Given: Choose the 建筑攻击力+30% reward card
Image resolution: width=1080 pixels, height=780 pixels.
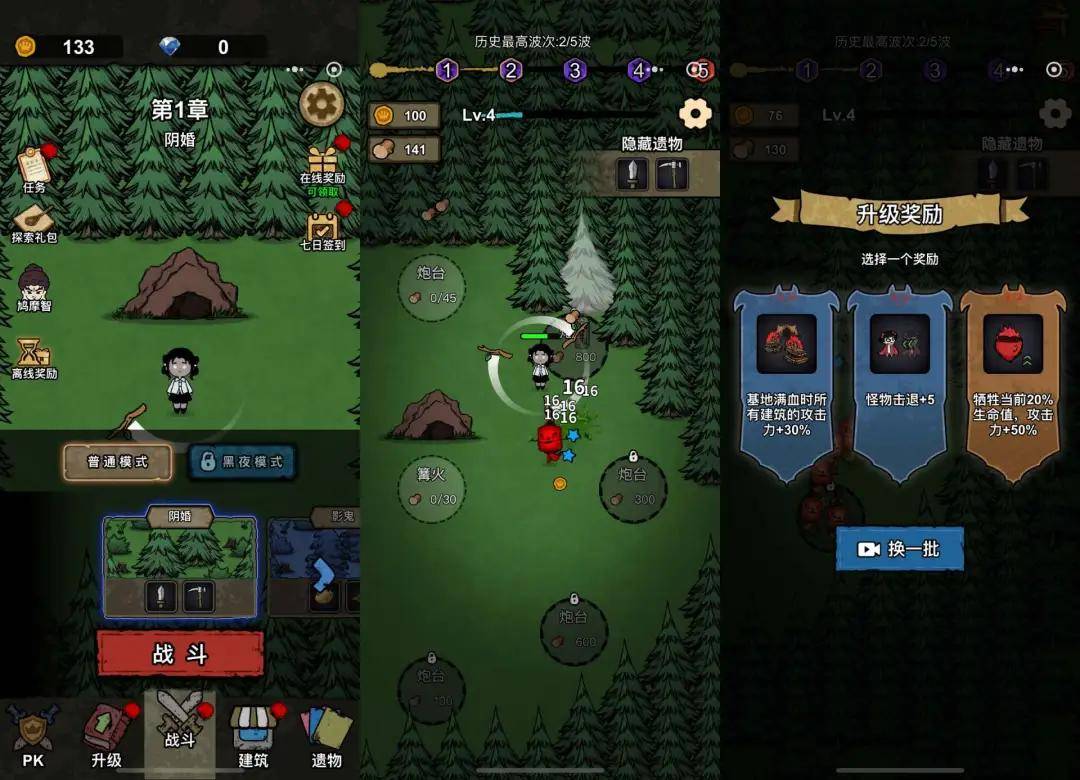Looking at the screenshot, I should click(786, 385).
